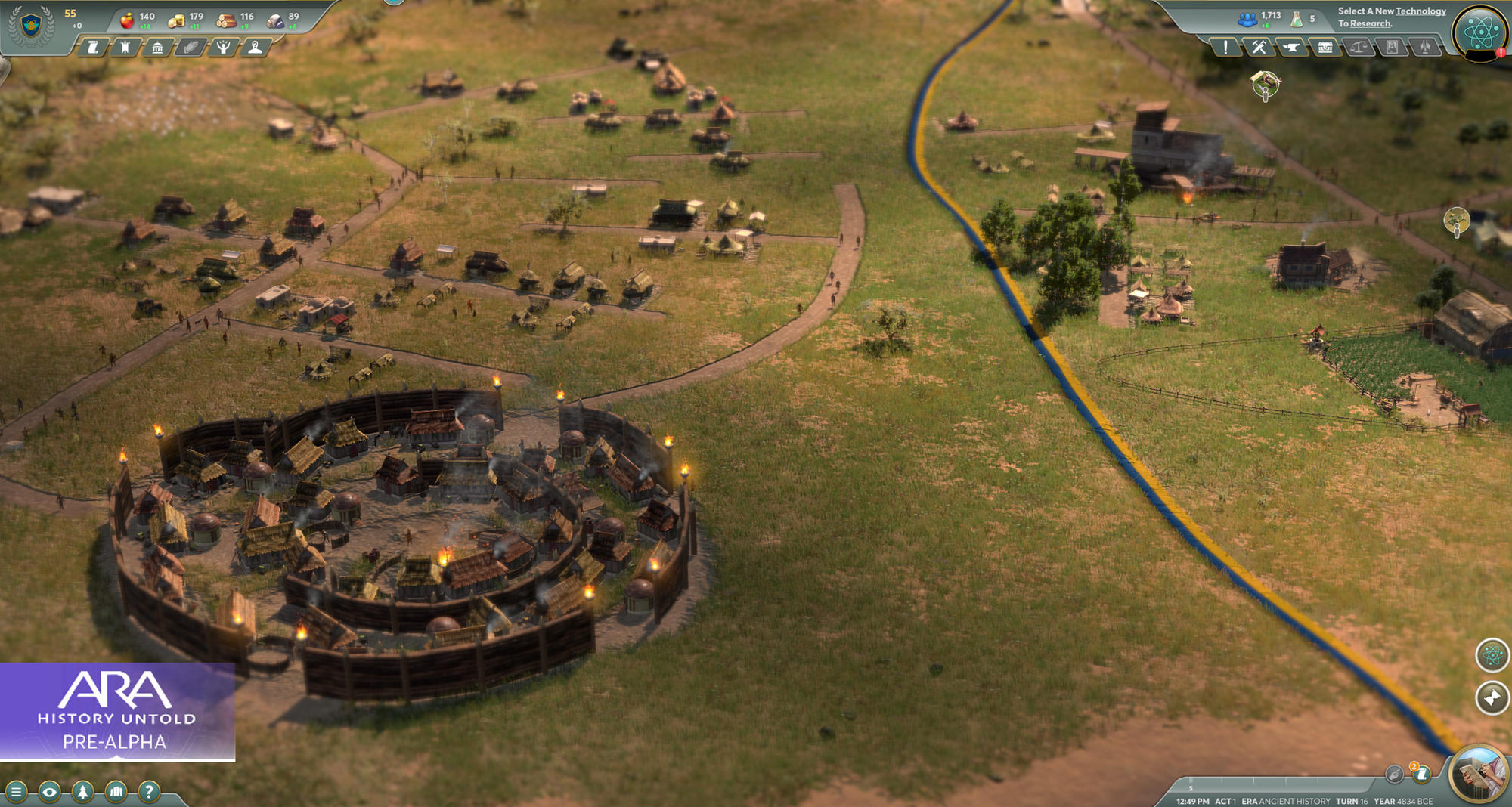
Task: Open the hamburger menu bottom left
Action: coord(17,792)
